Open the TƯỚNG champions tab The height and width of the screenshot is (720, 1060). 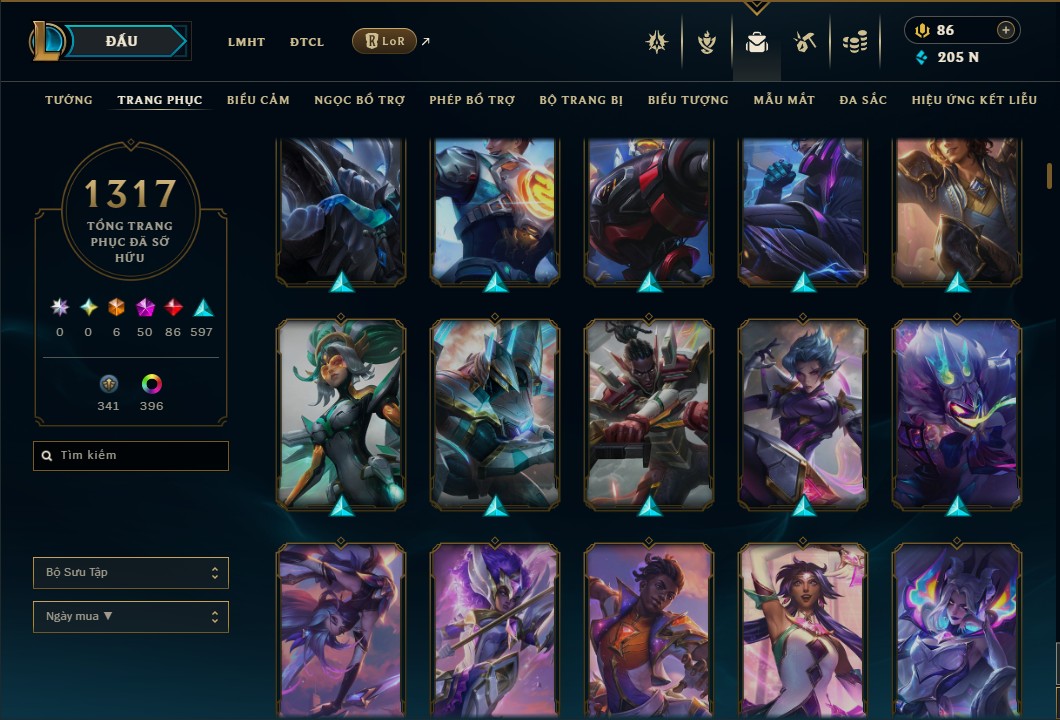pos(69,100)
